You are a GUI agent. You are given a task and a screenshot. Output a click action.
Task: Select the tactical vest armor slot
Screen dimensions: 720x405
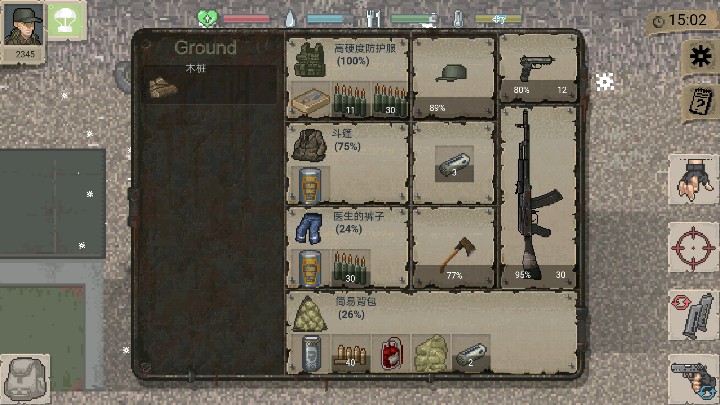point(309,62)
